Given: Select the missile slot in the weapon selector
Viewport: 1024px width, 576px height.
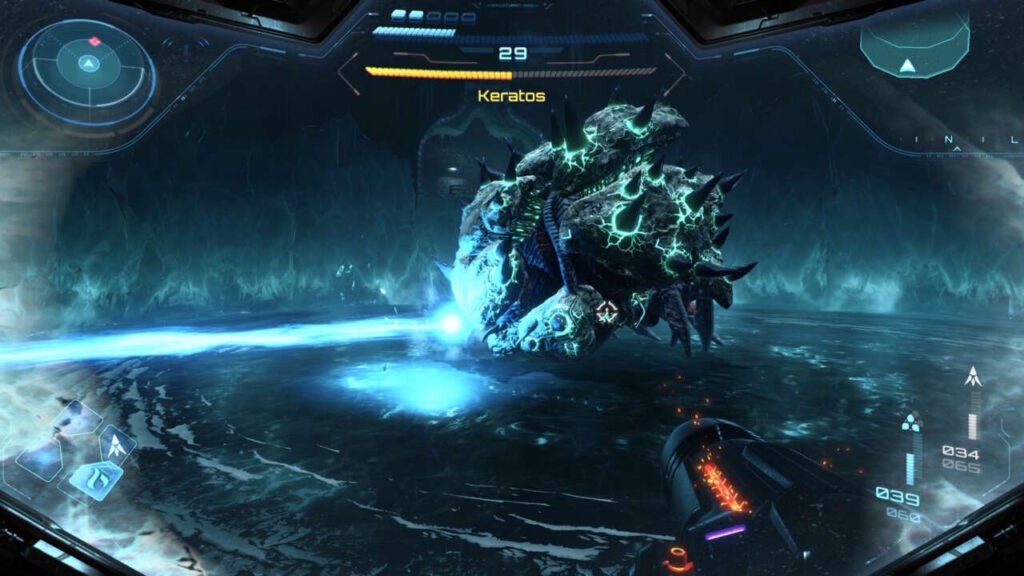Looking at the screenshot, I should coord(117,443).
